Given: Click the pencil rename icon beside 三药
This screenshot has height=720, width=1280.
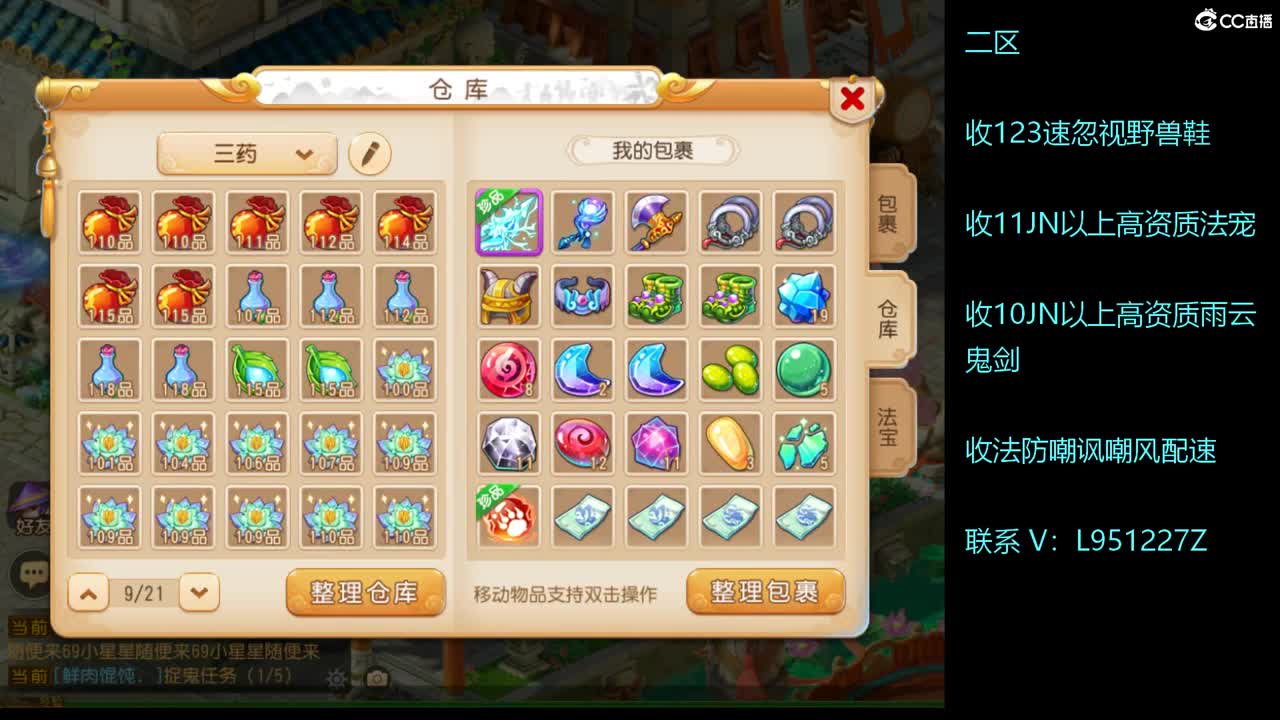Looking at the screenshot, I should [x=370, y=155].
